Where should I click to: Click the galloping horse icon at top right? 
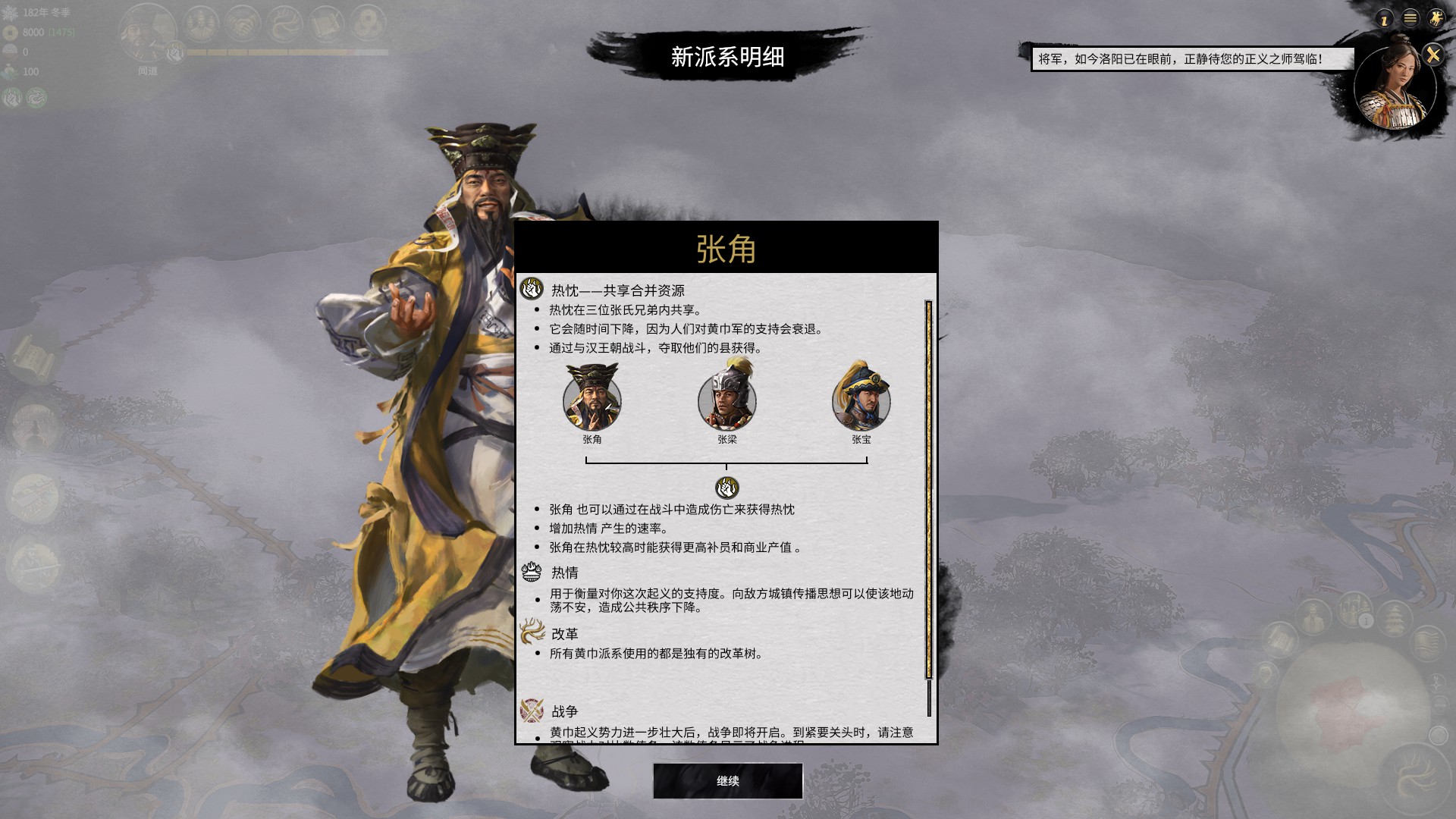(x=1436, y=18)
